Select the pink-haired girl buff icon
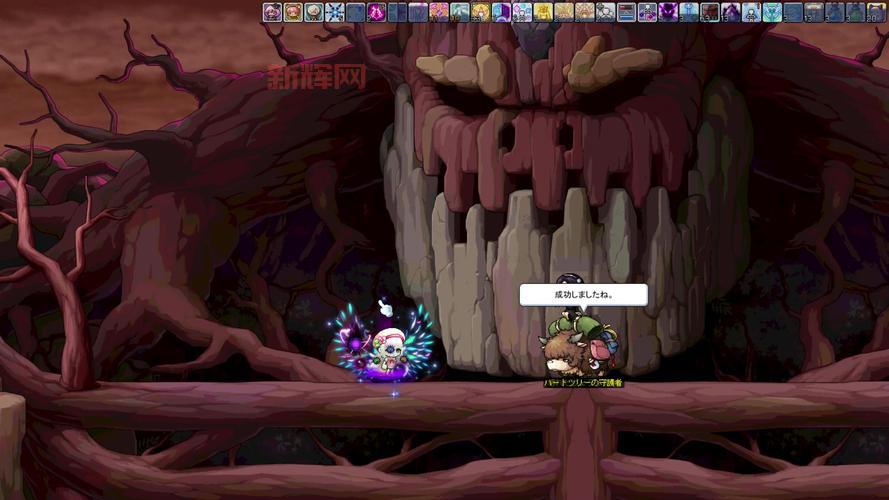Screen dimensions: 889x500 [x=293, y=12]
